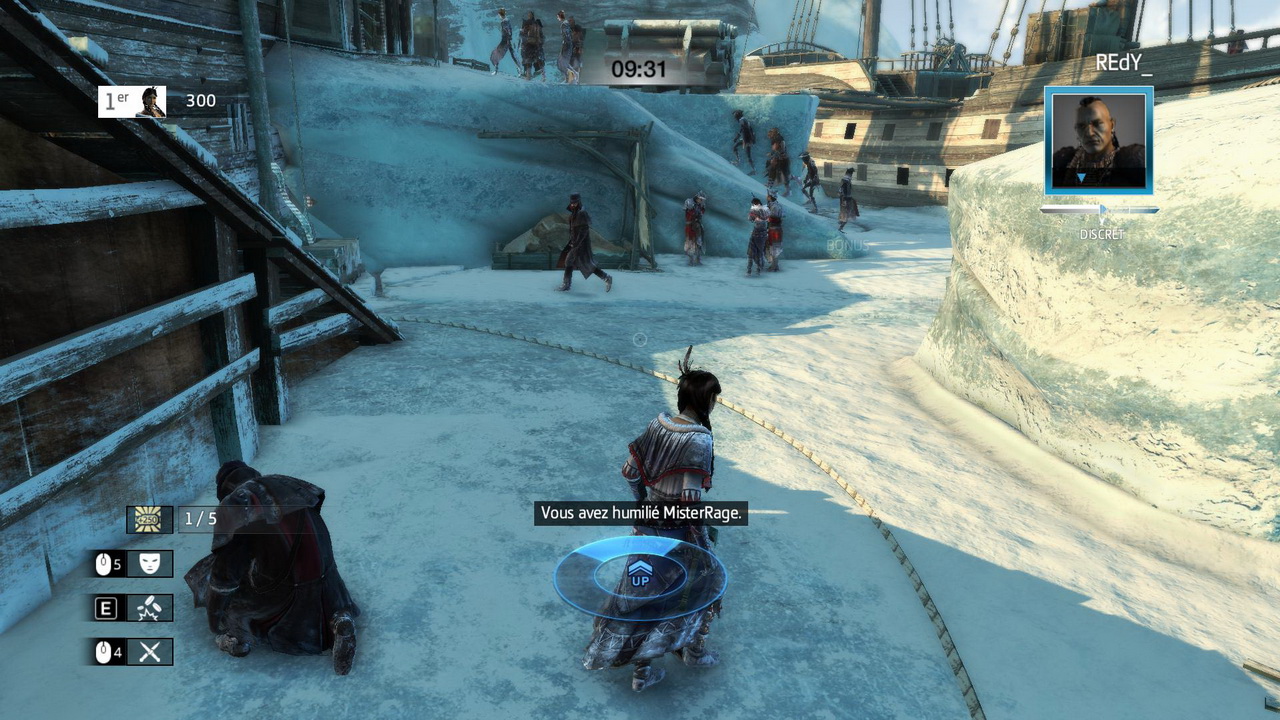The image size is (1280, 720).
Task: Select the crossed knives ability
Action: click(149, 652)
